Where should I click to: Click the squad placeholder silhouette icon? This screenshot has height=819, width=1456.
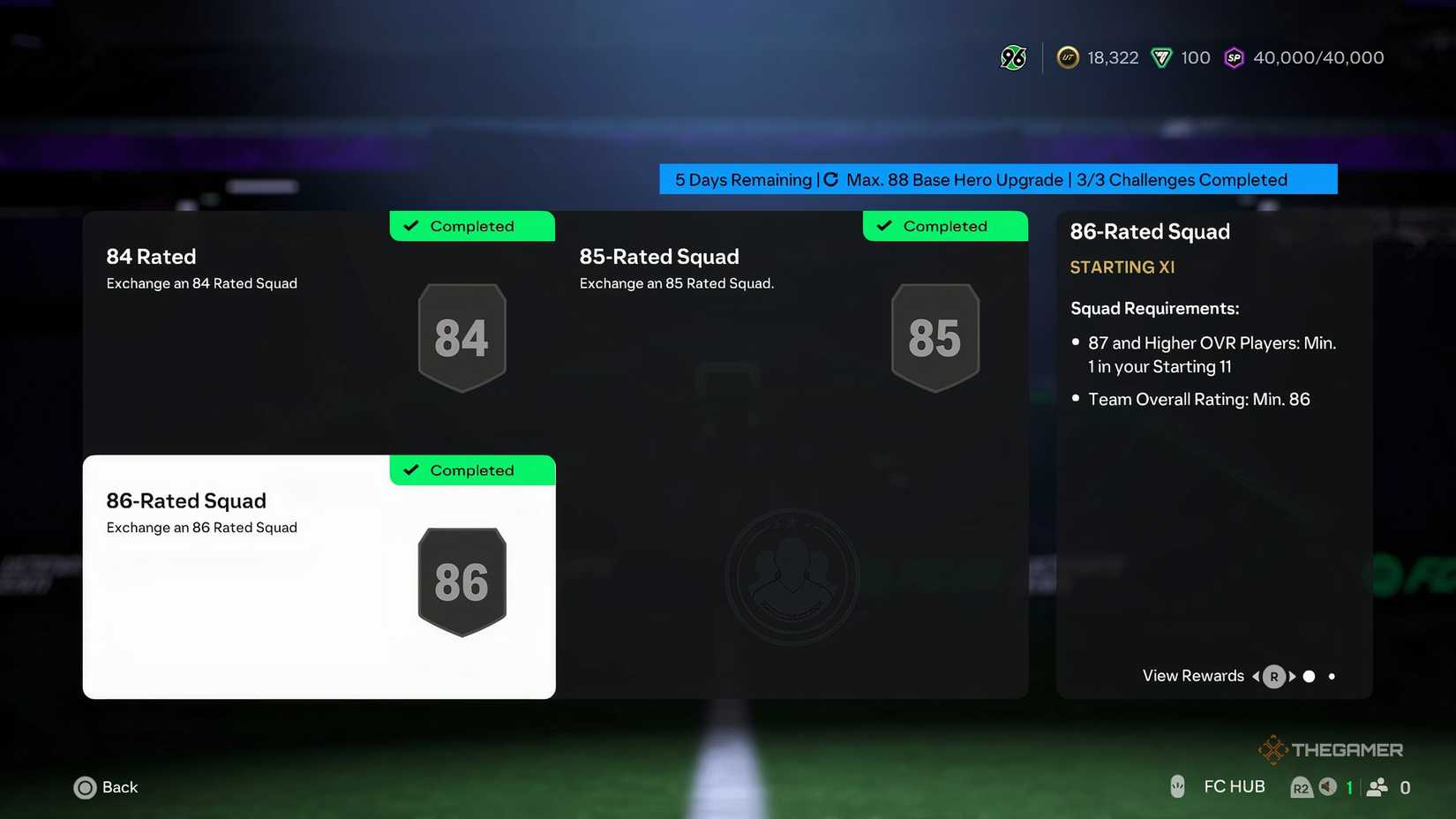[792, 575]
